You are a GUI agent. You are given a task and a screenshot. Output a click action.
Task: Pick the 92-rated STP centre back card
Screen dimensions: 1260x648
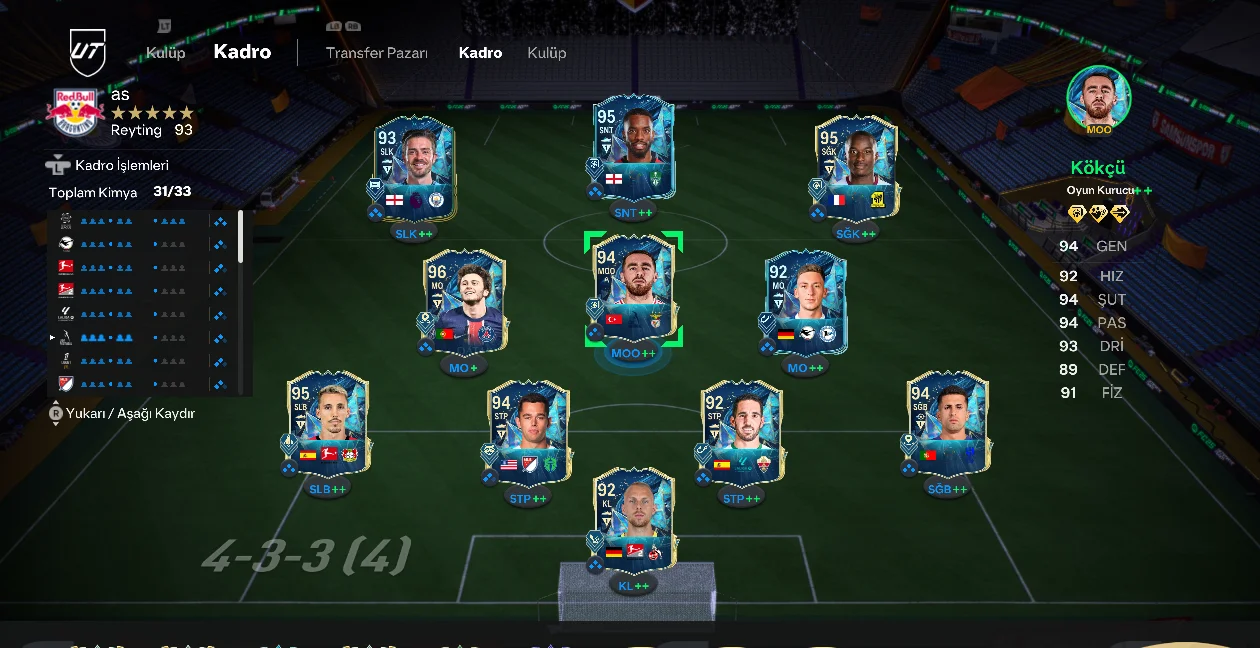(742, 432)
